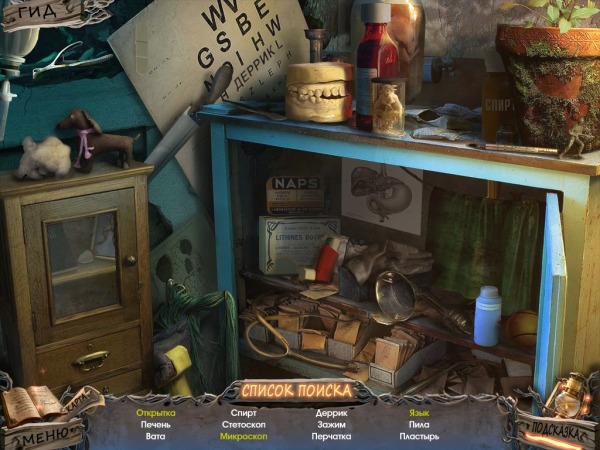Image resolution: width=600 pixels, height=450 pixels.
Task: Choose Стетоскоп from the search list
Action: 244,424
